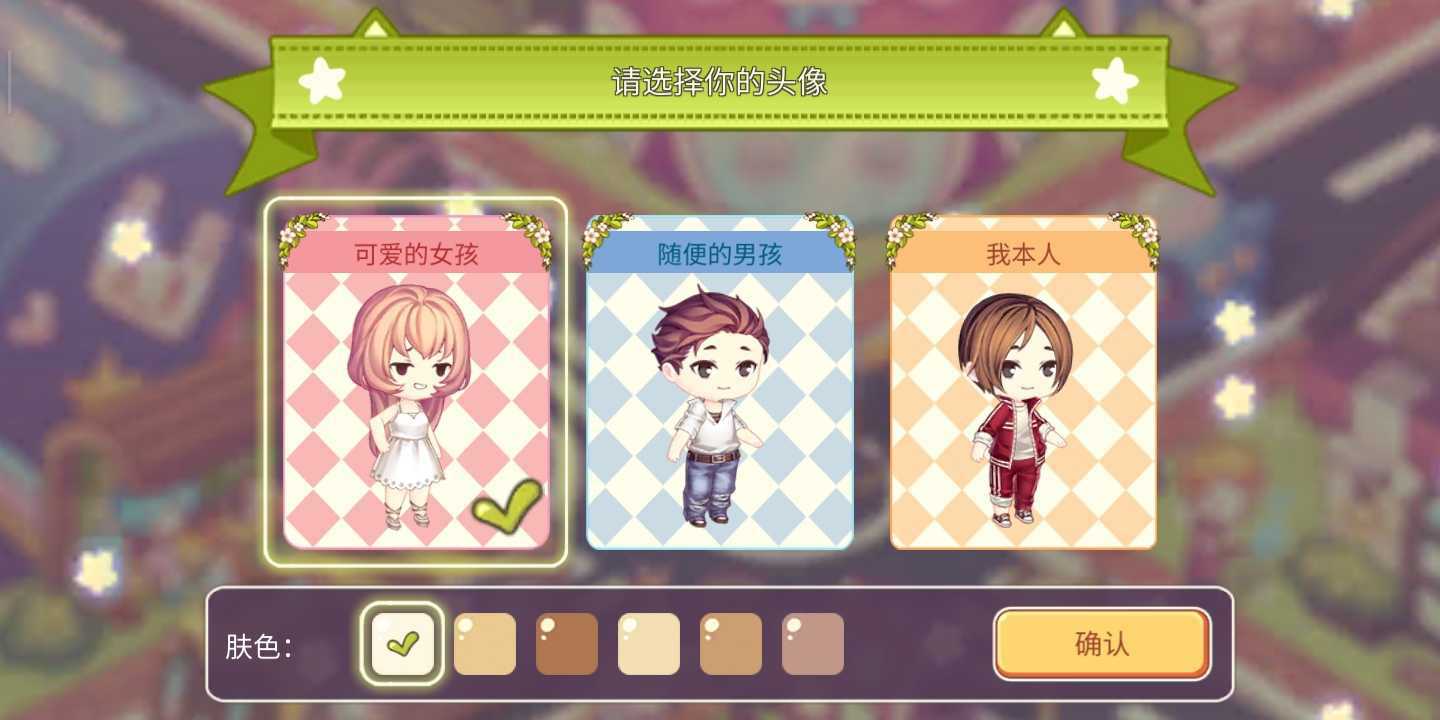1440x720 pixels.
Task: Pick the pinkish-mauve skin tone swatch
Action: click(x=812, y=644)
